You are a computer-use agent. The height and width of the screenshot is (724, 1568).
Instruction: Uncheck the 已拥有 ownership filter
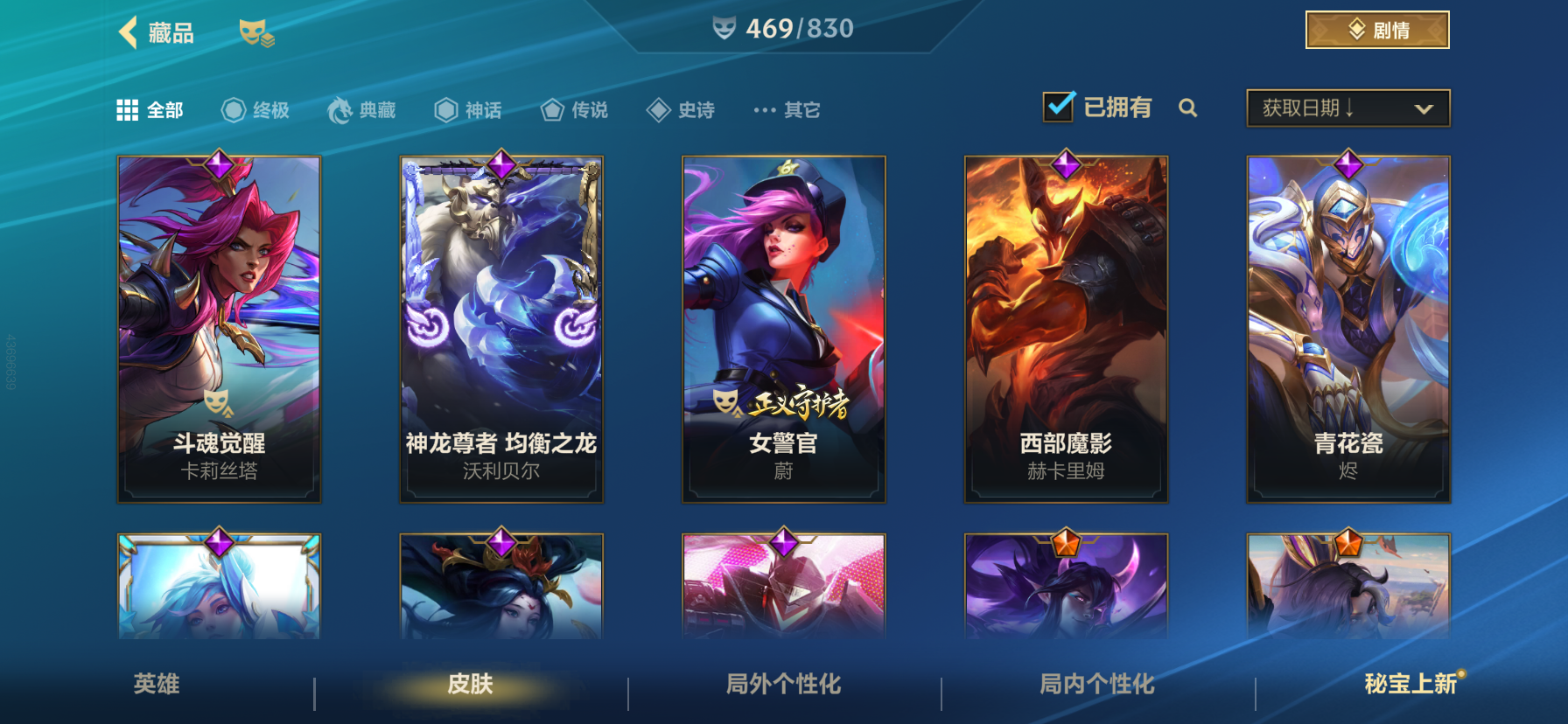pyautogui.click(x=1059, y=105)
